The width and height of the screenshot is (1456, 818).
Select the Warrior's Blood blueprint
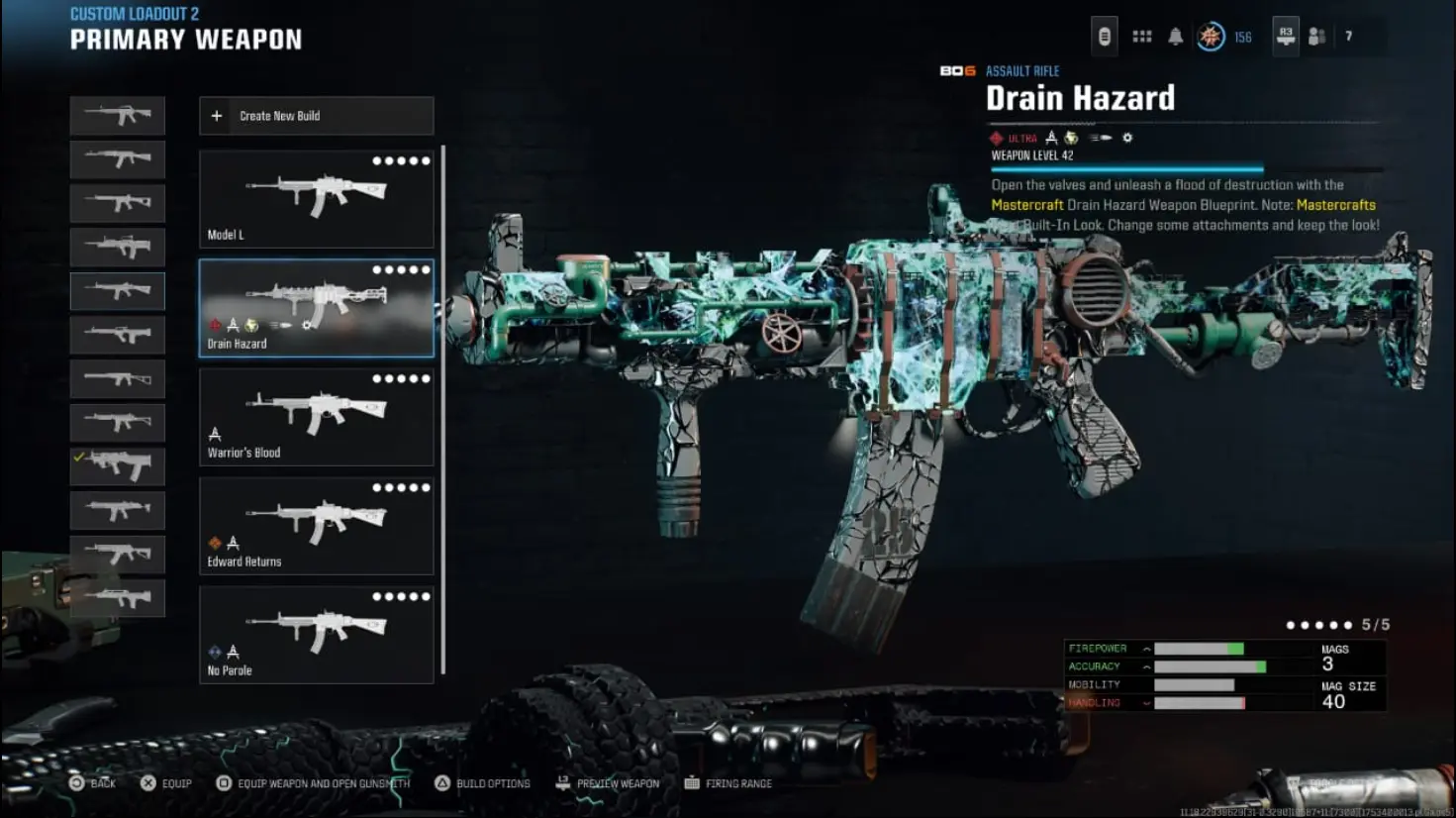(x=316, y=416)
